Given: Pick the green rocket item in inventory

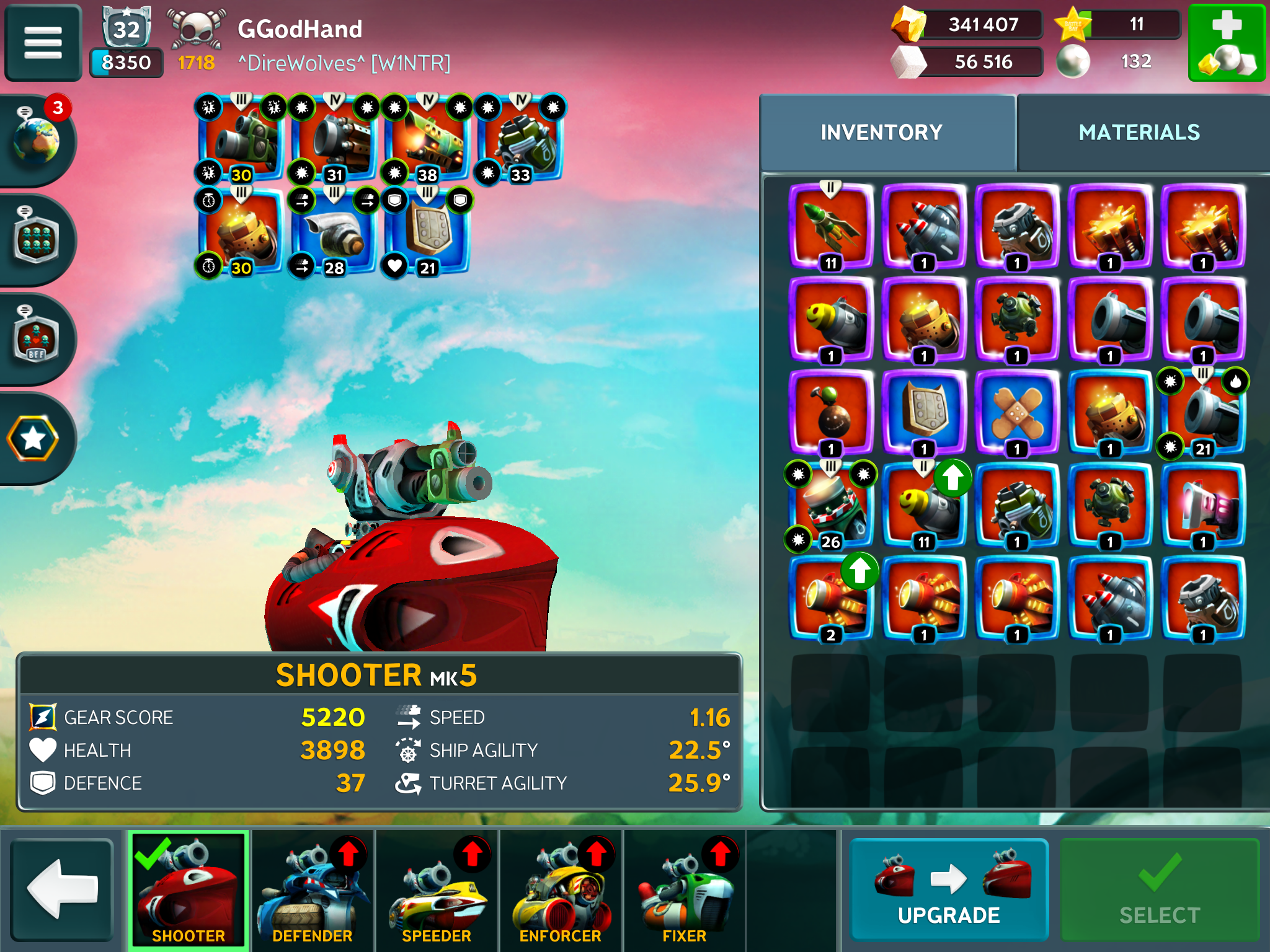Looking at the screenshot, I should (x=831, y=226).
